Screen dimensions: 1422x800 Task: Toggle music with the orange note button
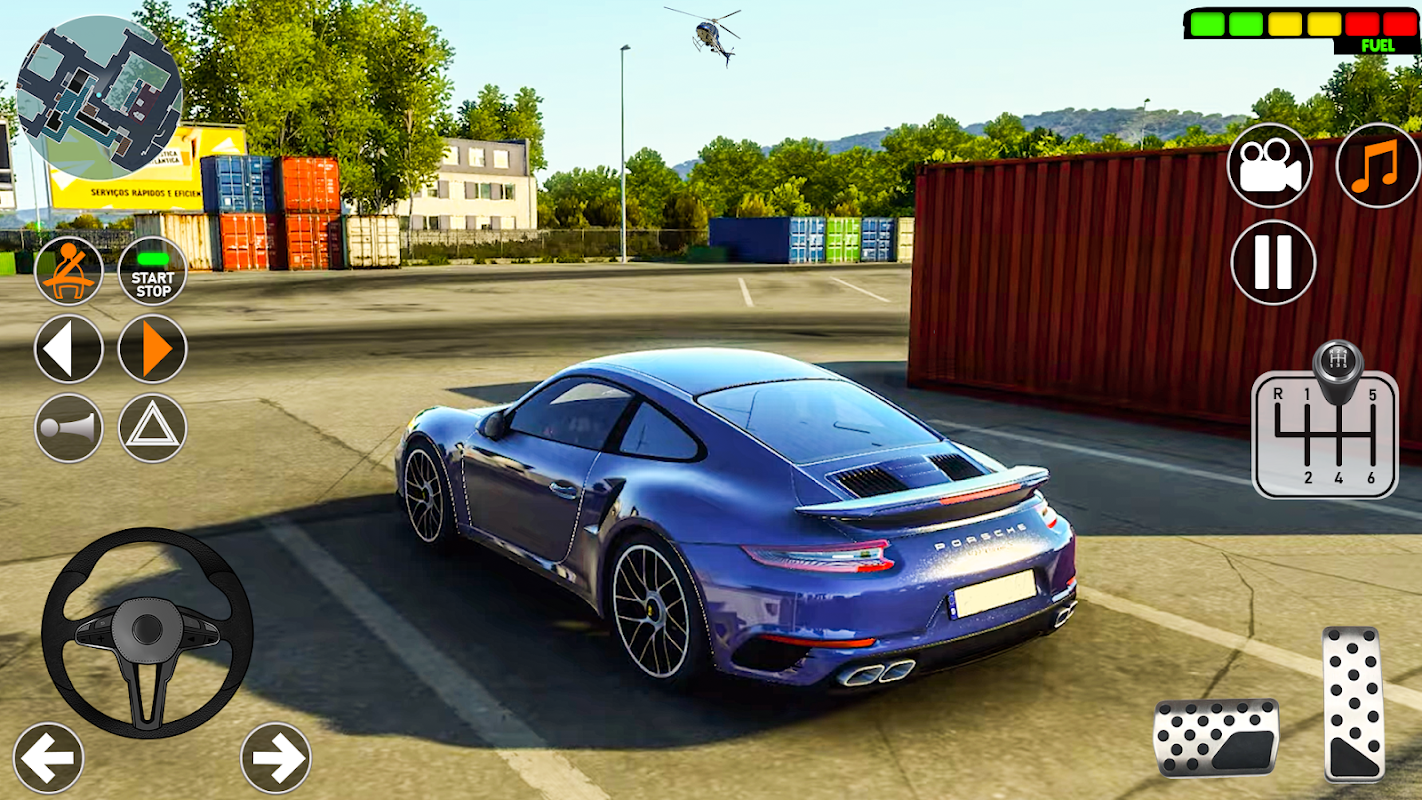(1378, 166)
